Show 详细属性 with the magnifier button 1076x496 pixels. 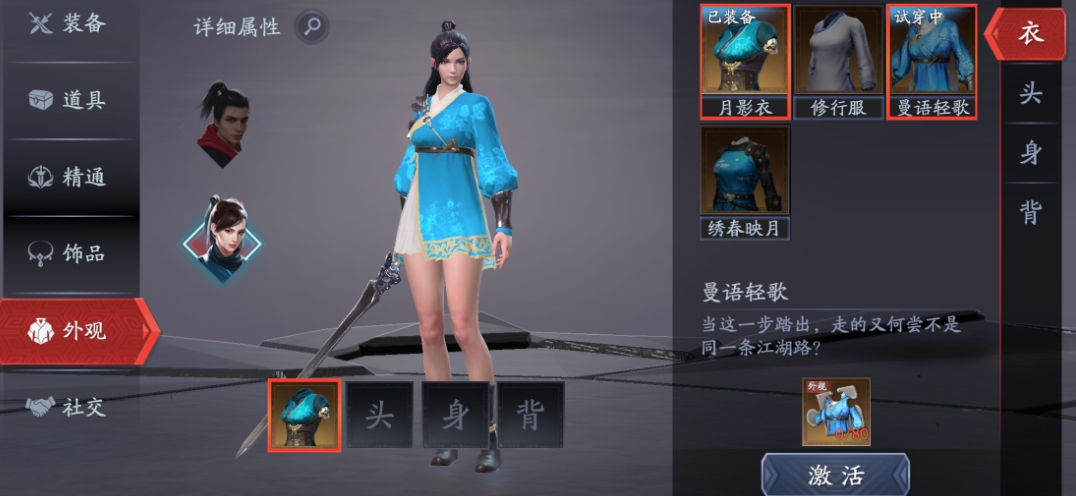(x=312, y=26)
